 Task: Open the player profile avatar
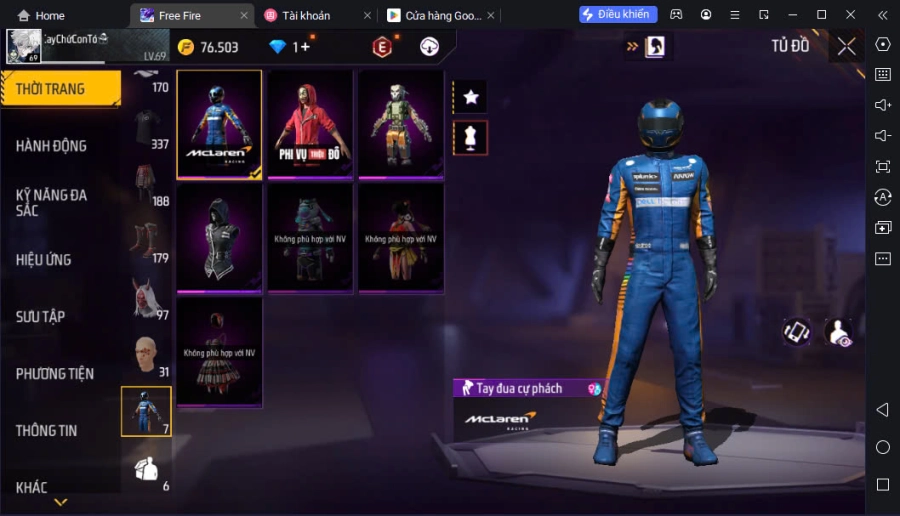coord(23,46)
